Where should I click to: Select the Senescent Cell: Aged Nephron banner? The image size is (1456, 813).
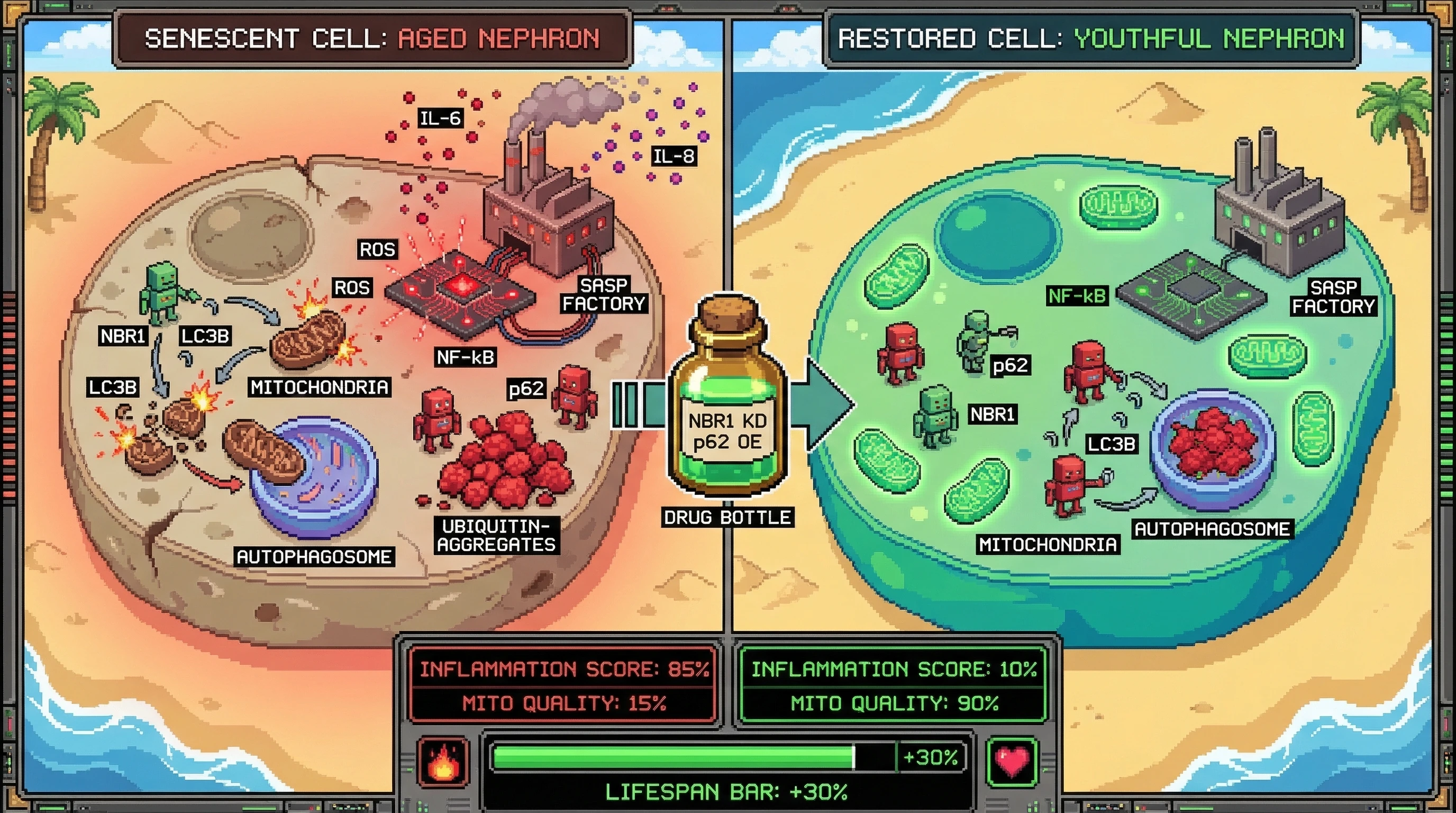point(372,39)
